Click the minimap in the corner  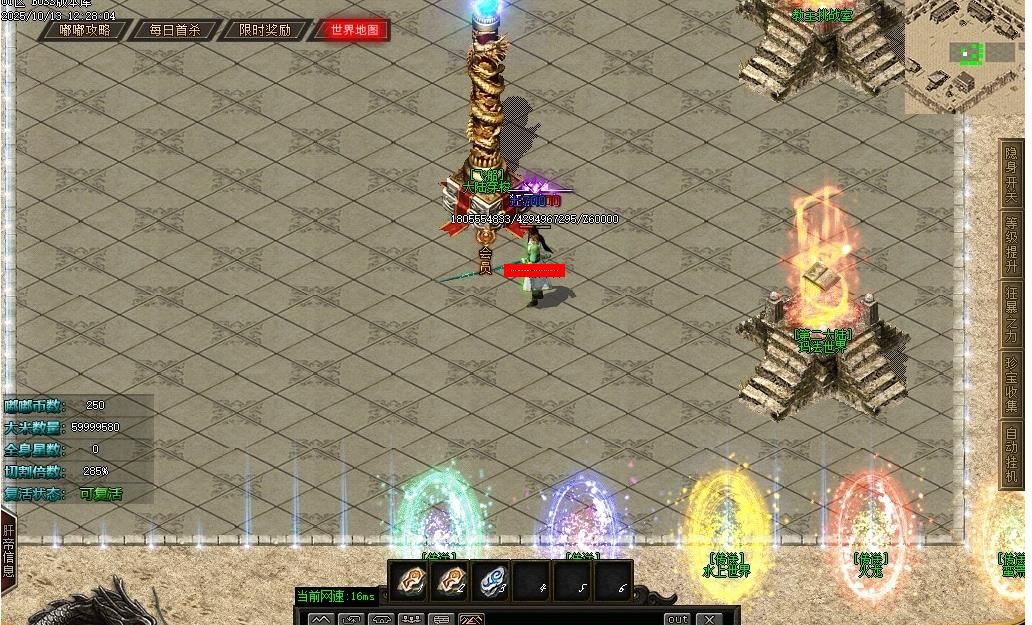coord(963,55)
